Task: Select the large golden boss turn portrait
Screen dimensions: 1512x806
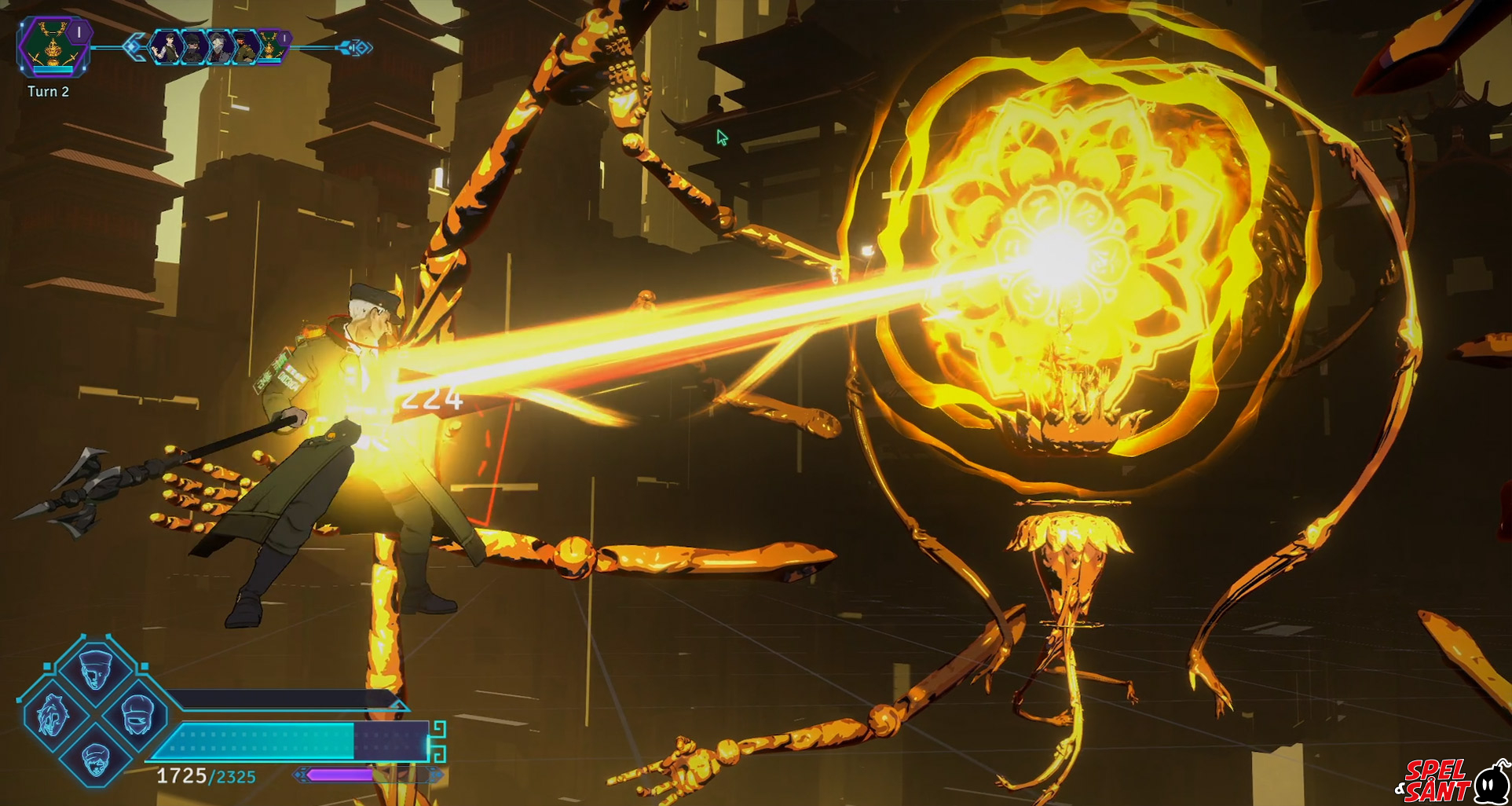Action: click(52, 47)
